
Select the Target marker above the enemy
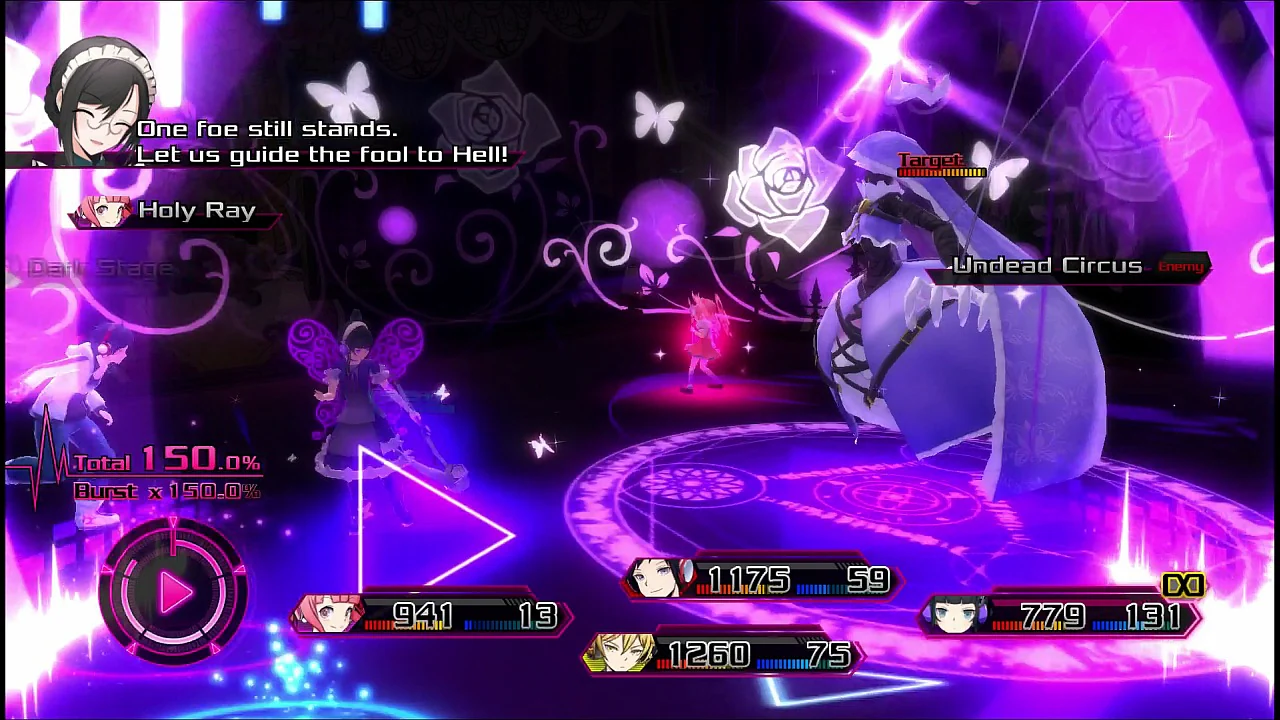(x=932, y=160)
